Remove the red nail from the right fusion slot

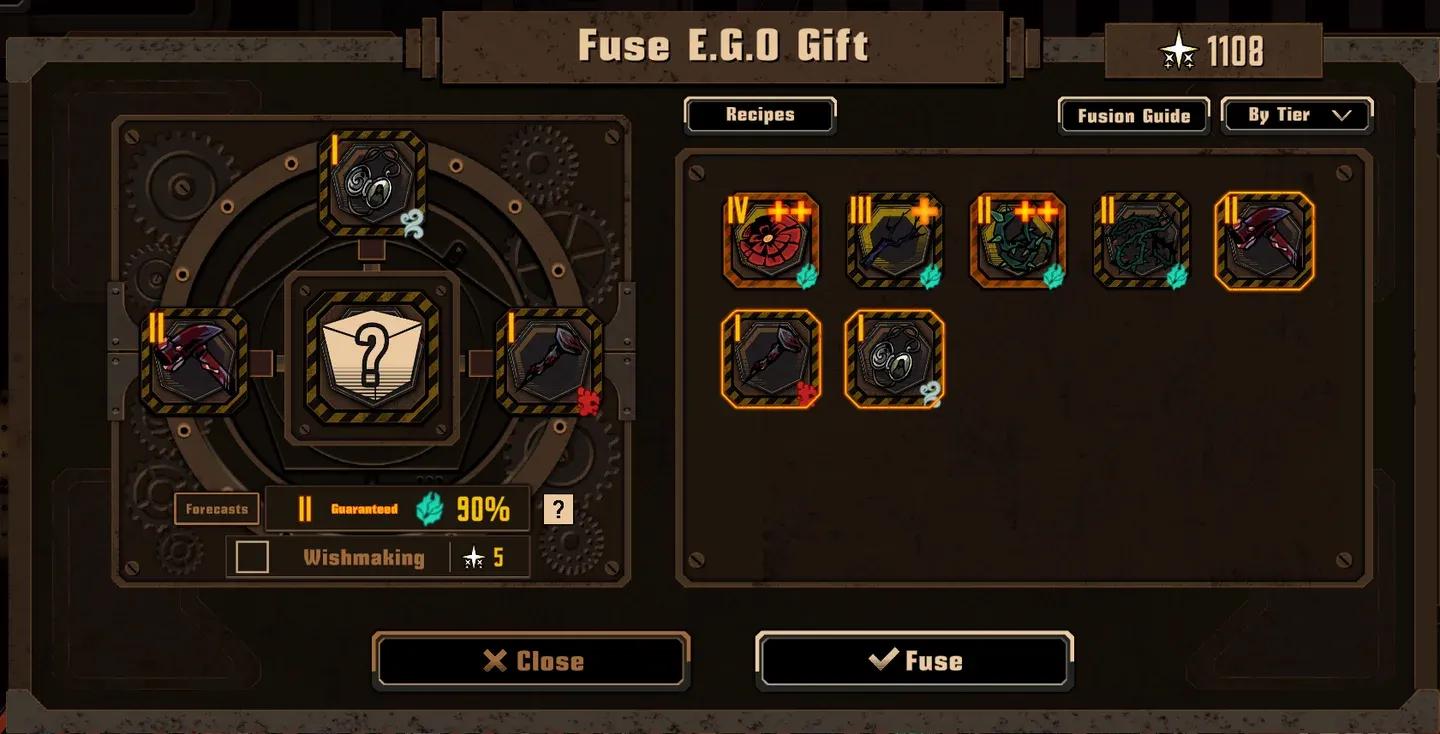549,361
